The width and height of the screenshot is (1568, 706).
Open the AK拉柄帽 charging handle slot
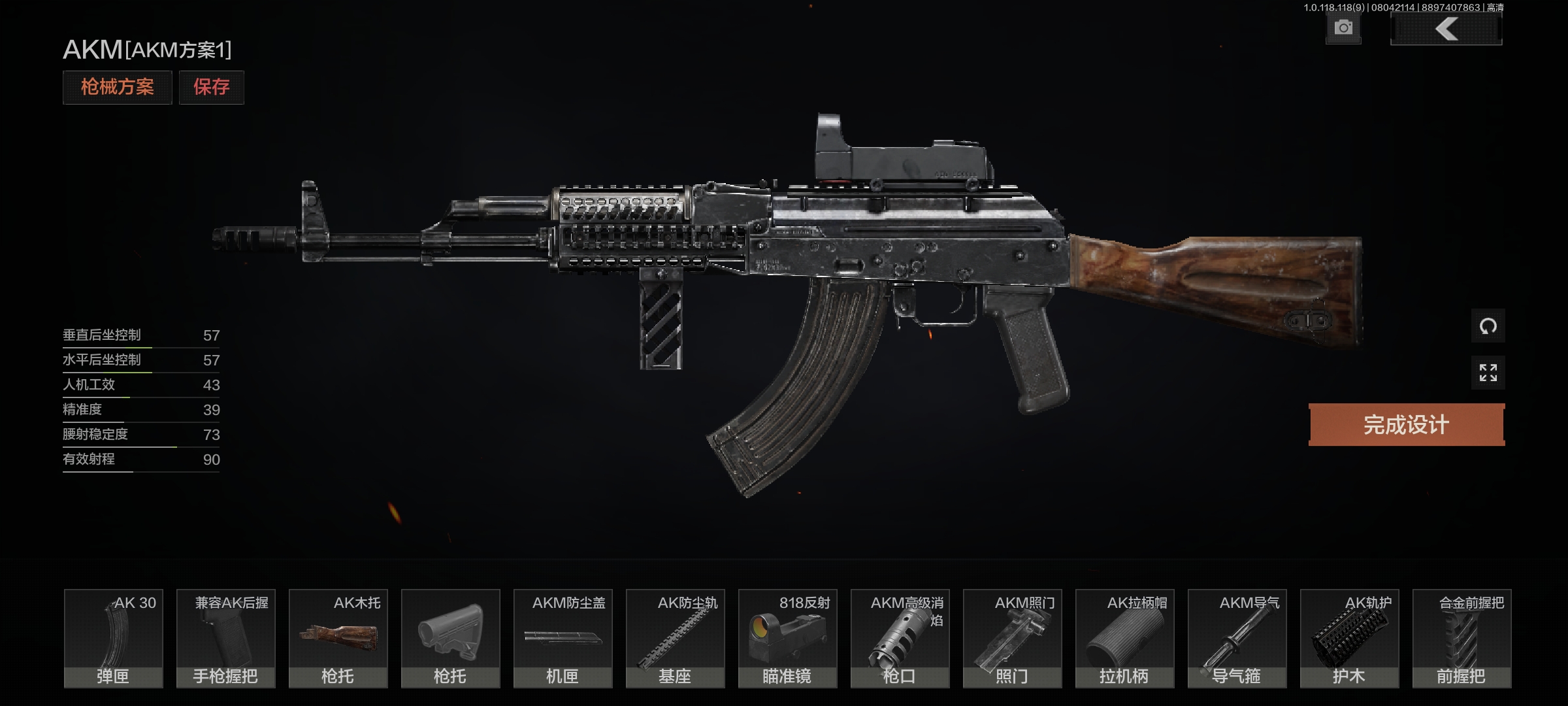tap(1124, 638)
